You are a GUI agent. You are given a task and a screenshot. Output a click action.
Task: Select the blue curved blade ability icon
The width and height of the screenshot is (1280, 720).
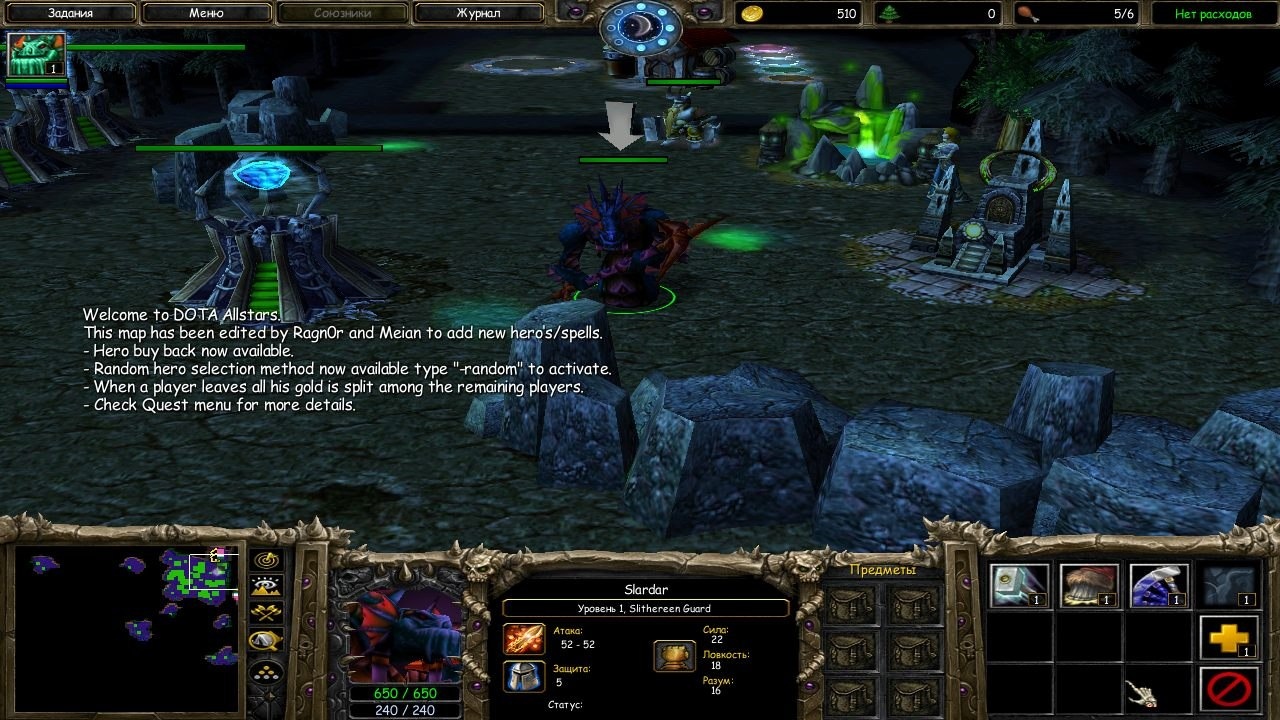1159,586
